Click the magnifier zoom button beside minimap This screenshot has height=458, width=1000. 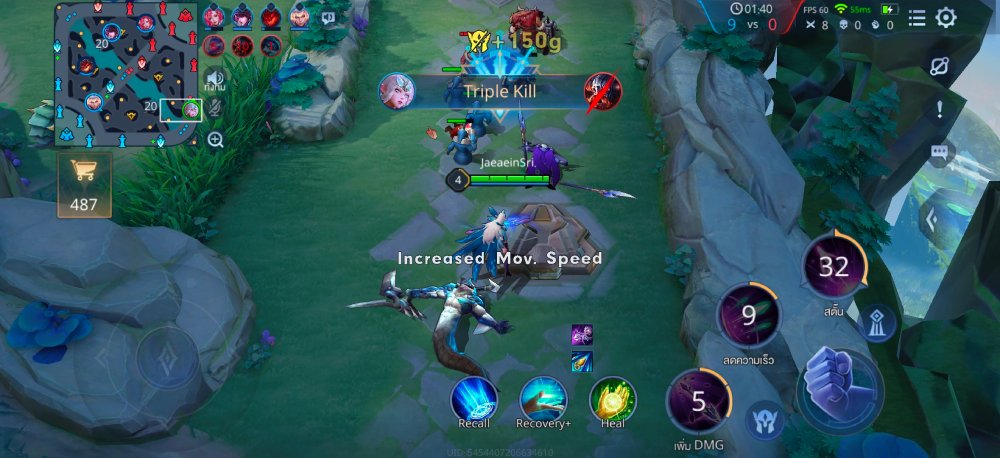click(215, 140)
